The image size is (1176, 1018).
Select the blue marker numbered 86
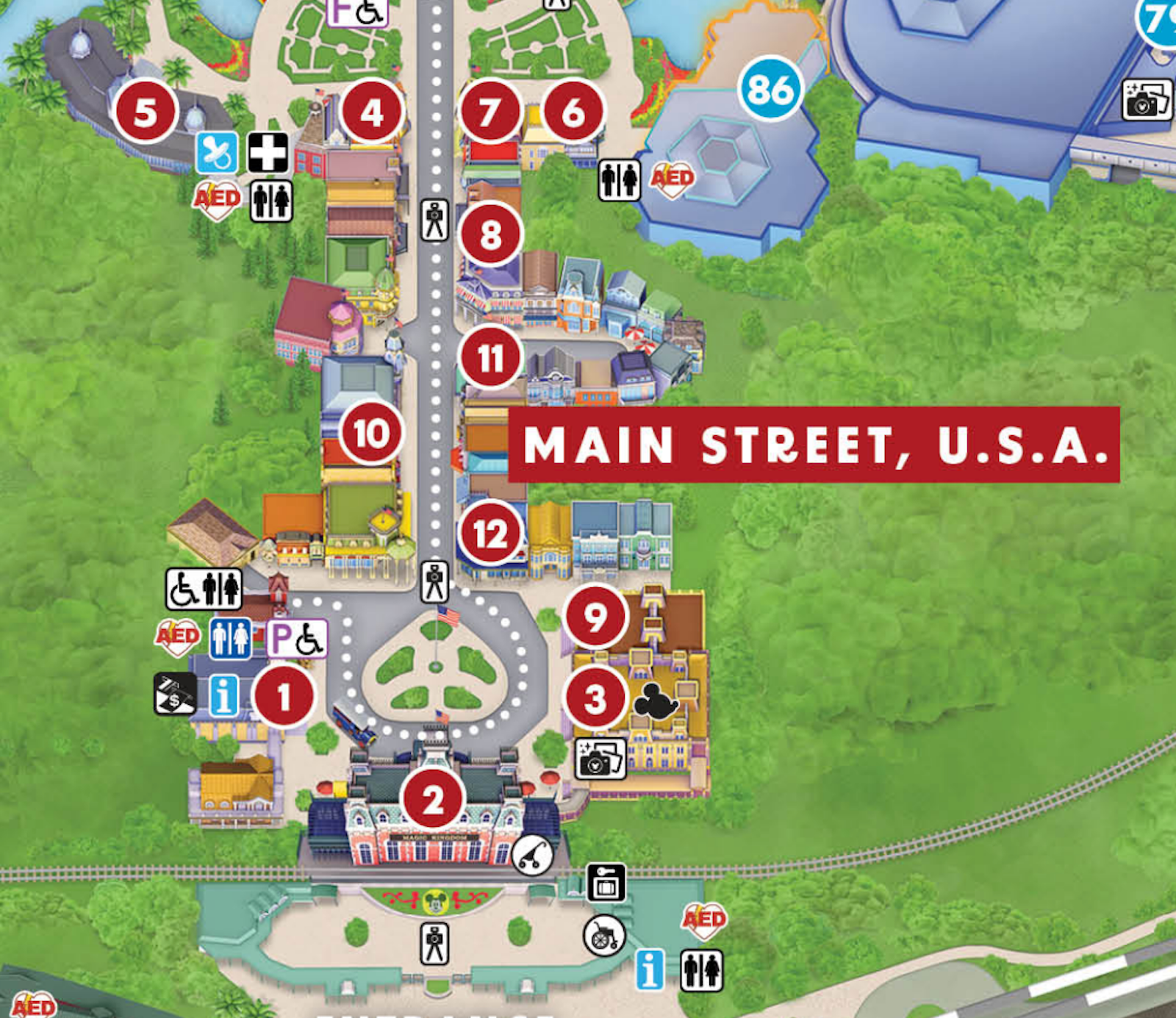770,89
